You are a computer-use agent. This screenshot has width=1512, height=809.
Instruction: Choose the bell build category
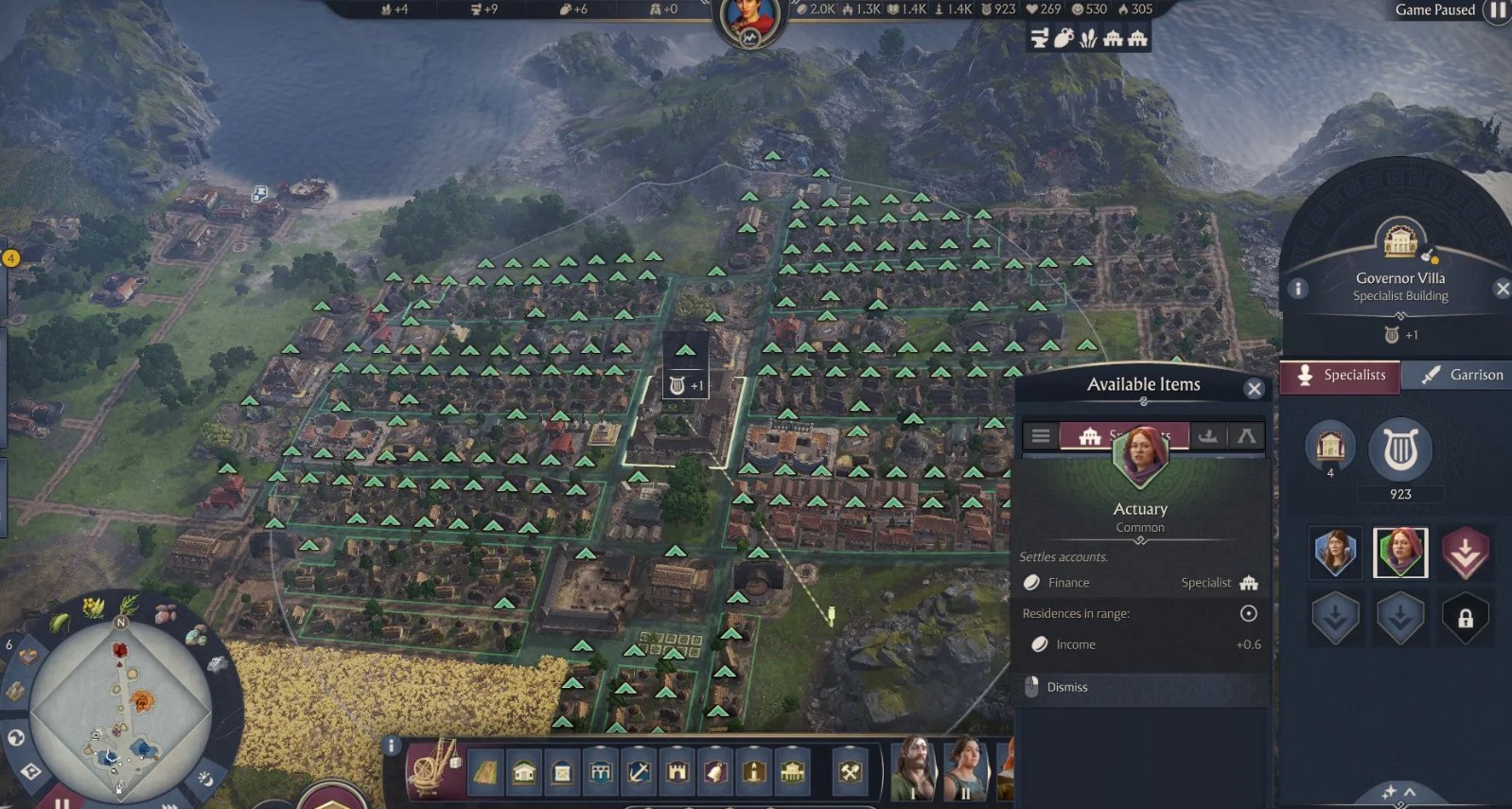[x=715, y=772]
